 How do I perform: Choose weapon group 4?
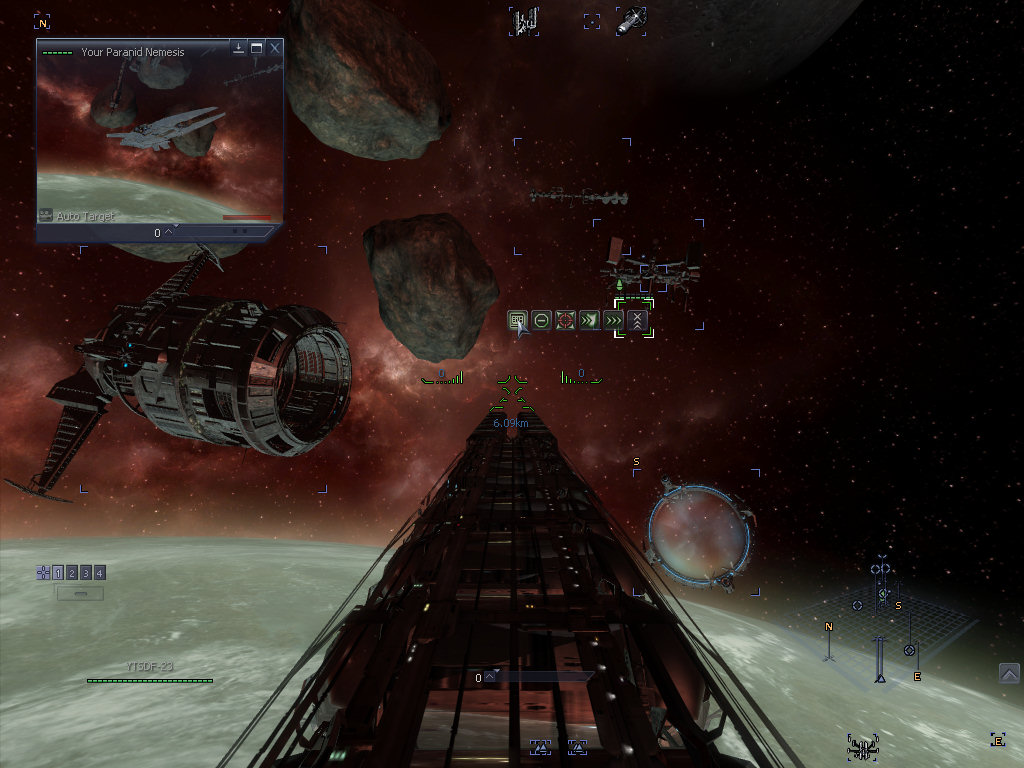pyautogui.click(x=100, y=573)
